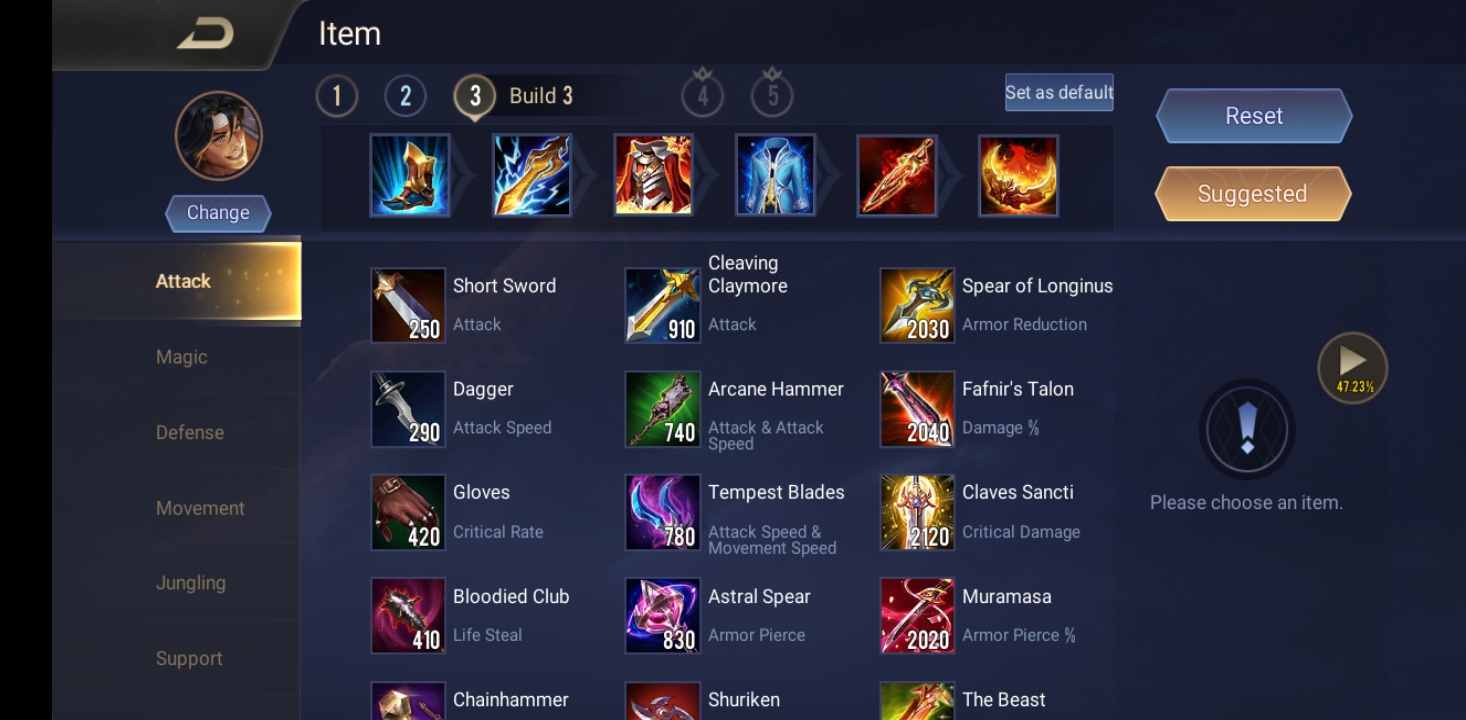Image resolution: width=1466 pixels, height=720 pixels.
Task: Switch to the Magic category tab
Action: click(182, 356)
